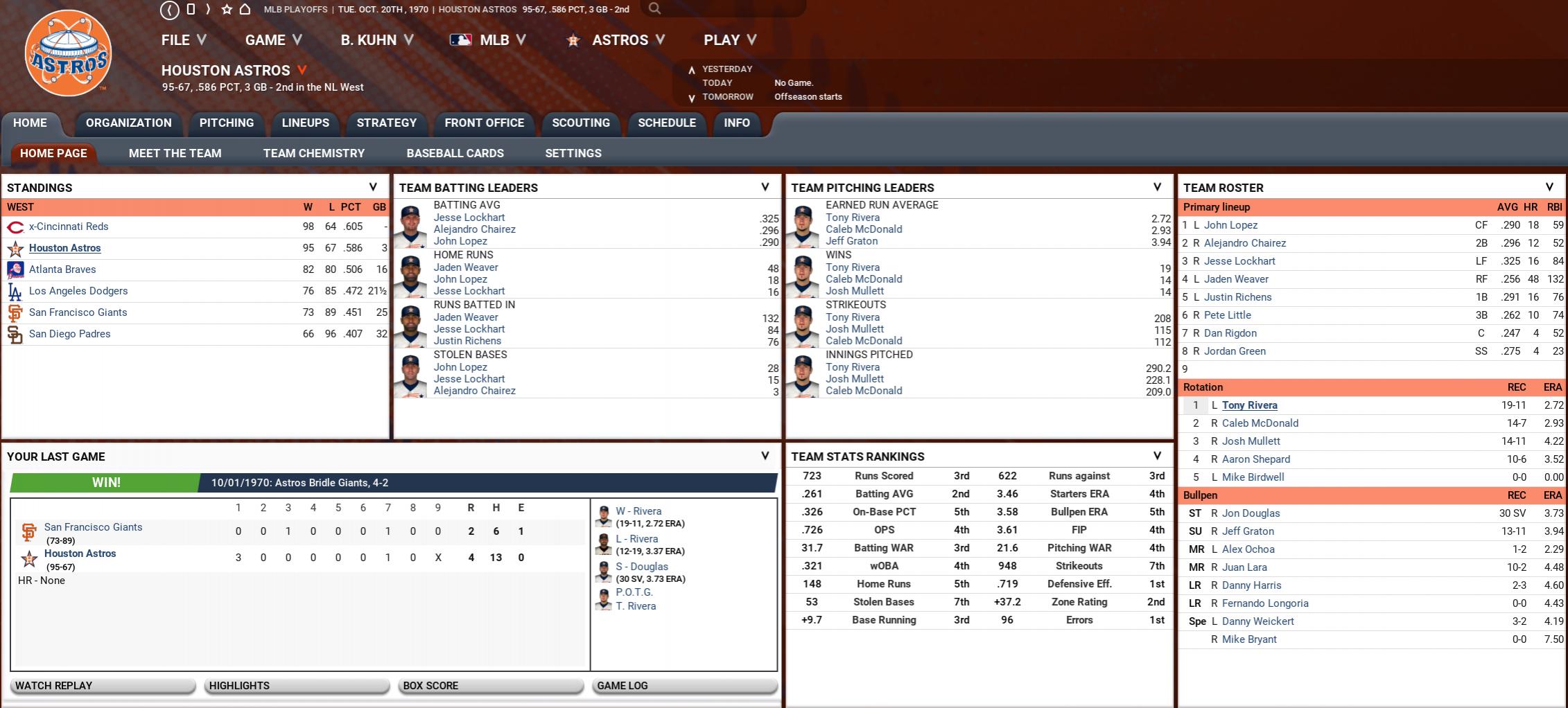Show last game HIGHLIGHTS
The width and height of the screenshot is (1568, 708).
297,686
